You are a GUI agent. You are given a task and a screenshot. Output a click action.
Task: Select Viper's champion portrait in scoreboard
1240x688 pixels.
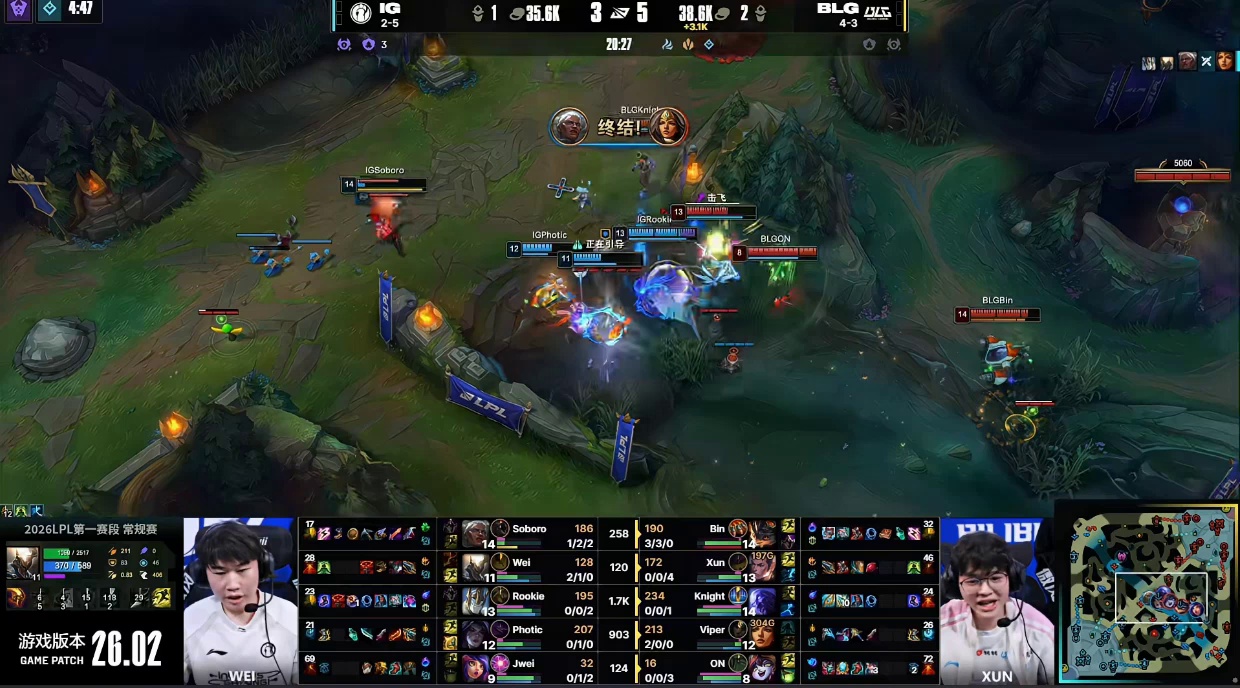761,635
